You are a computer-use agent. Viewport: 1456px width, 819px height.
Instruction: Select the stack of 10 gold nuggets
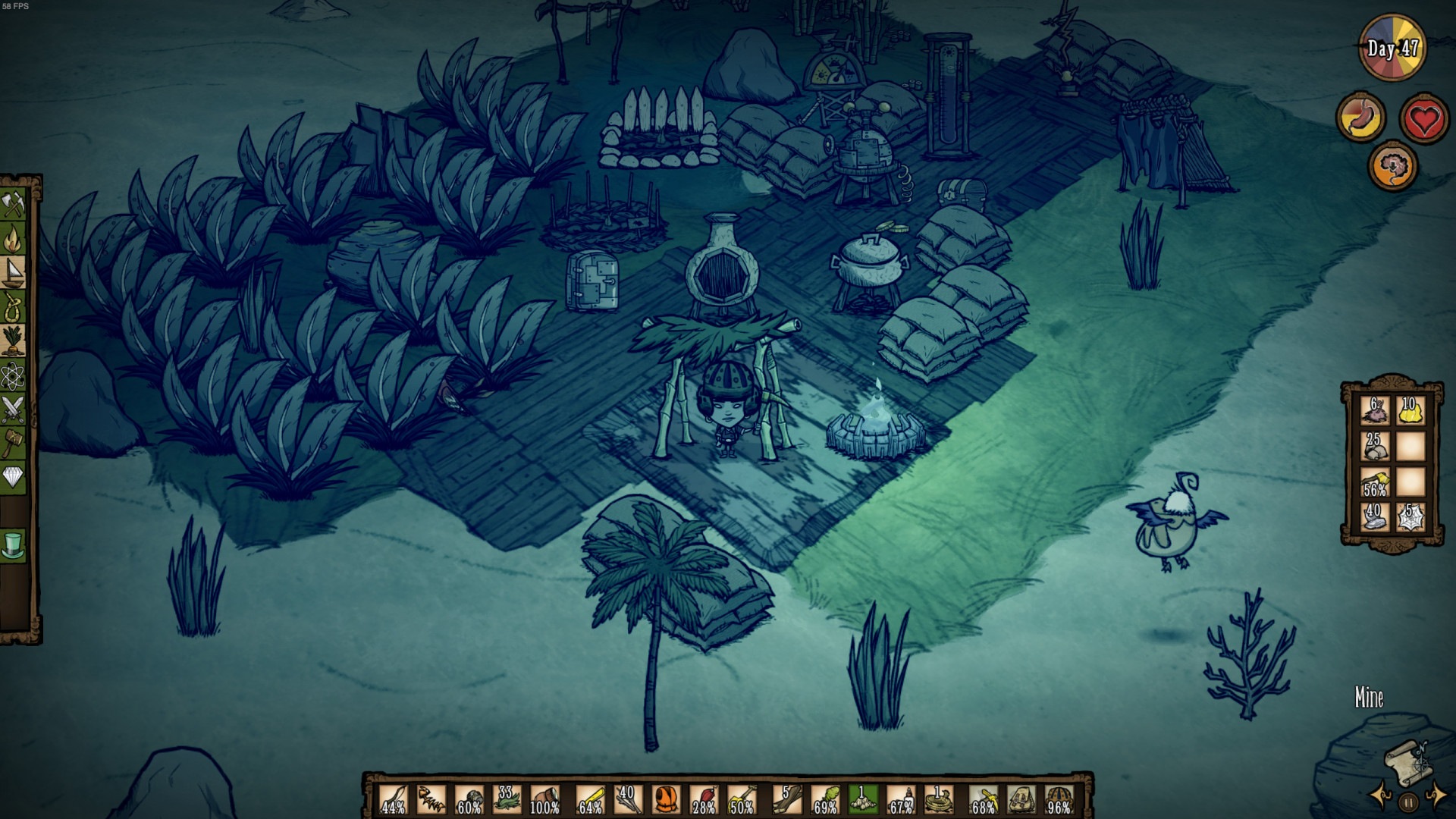1410,412
